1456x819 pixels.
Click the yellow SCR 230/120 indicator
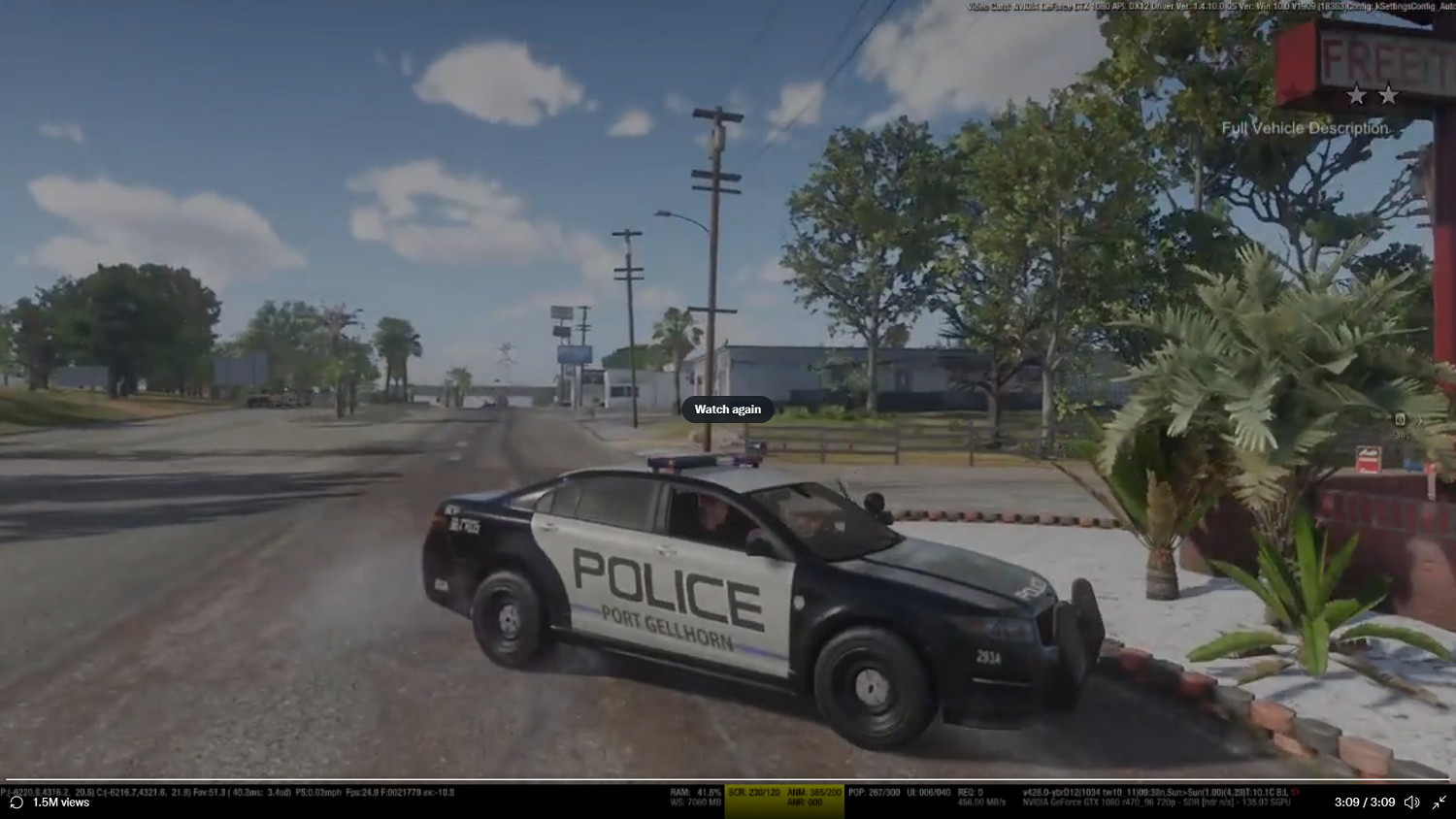(x=753, y=792)
